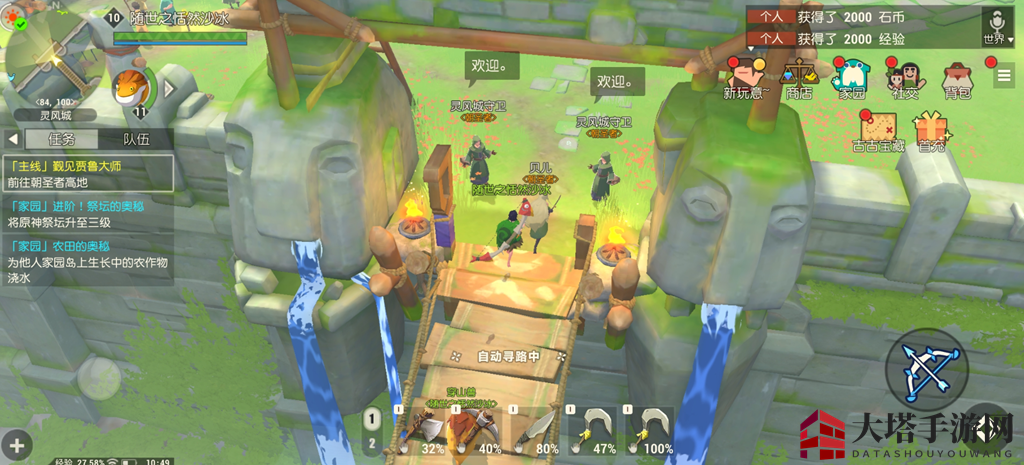Viewport: 1024px width, 465px height.
Task: Open the 新玩意 new stuff icon
Action: pyautogui.click(x=743, y=76)
